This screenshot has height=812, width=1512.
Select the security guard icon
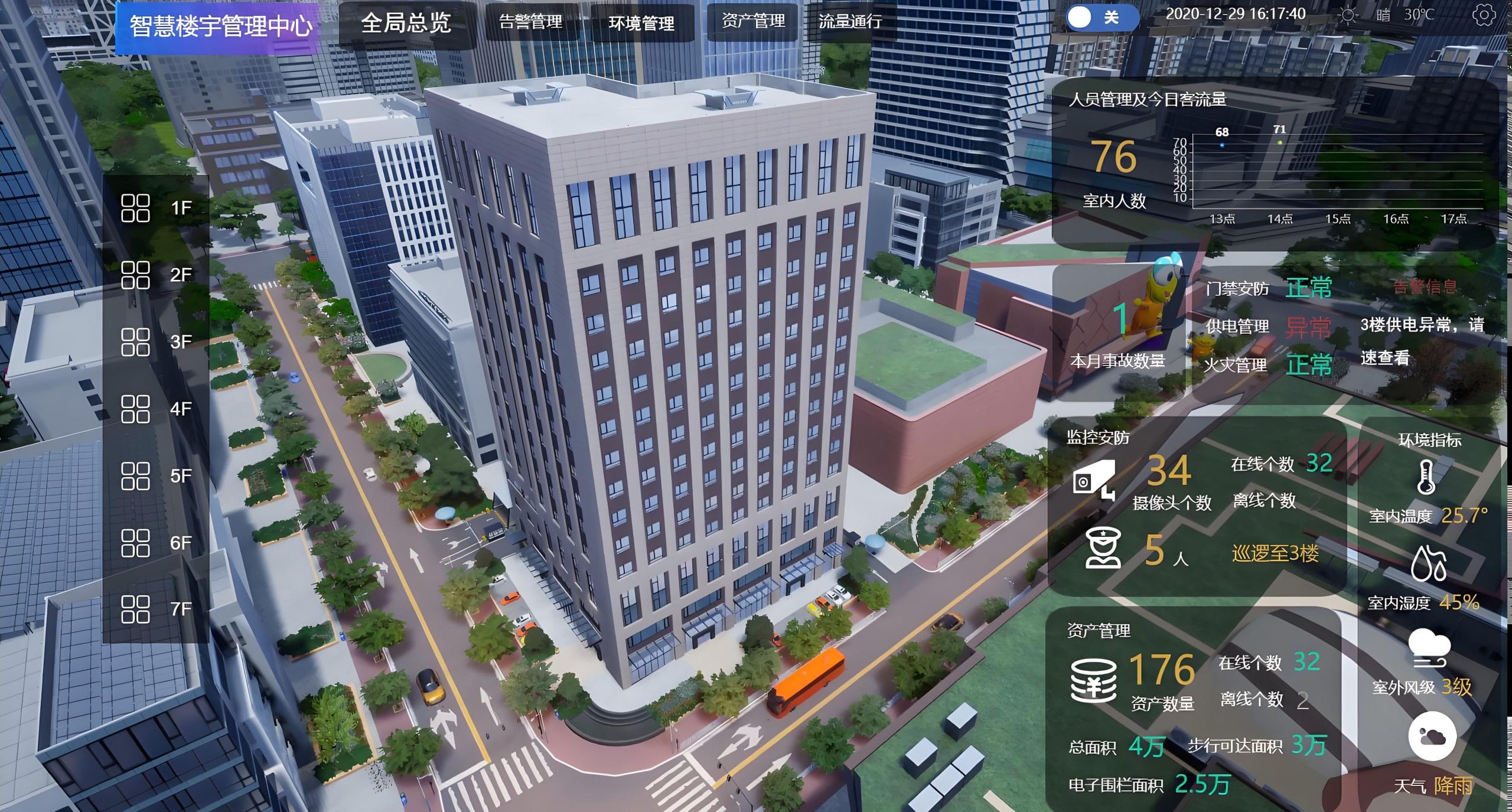point(1103,549)
